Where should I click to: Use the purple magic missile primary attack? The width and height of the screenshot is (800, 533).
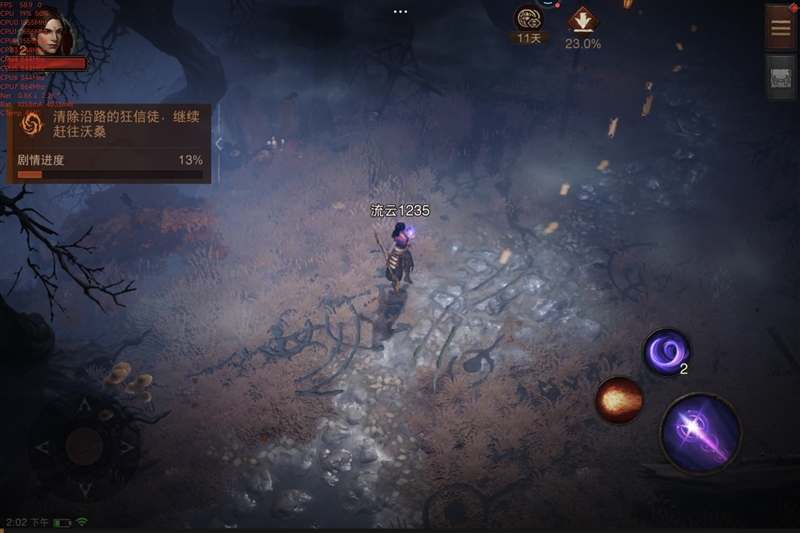pos(700,434)
